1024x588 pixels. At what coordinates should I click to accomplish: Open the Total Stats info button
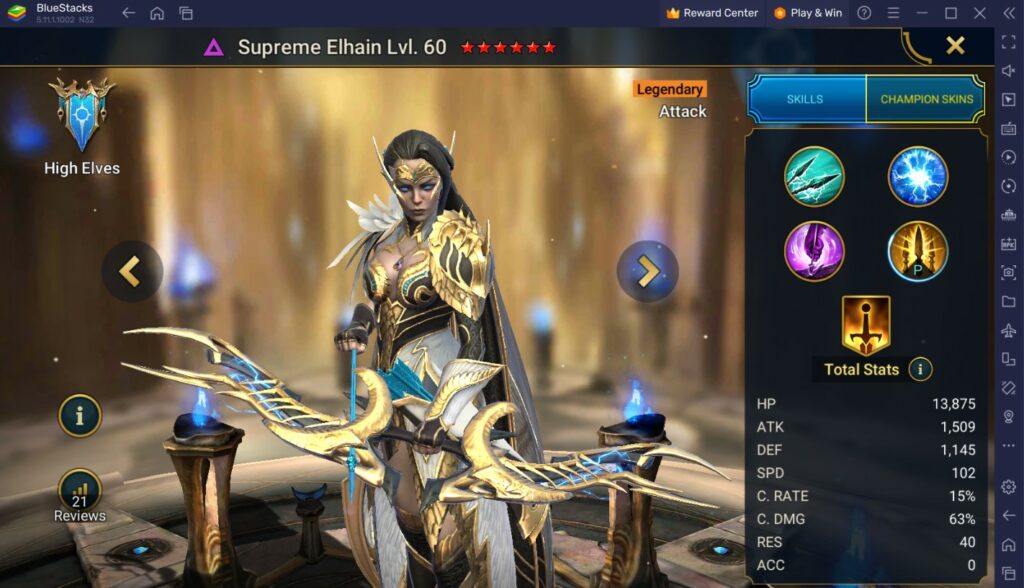pos(920,369)
